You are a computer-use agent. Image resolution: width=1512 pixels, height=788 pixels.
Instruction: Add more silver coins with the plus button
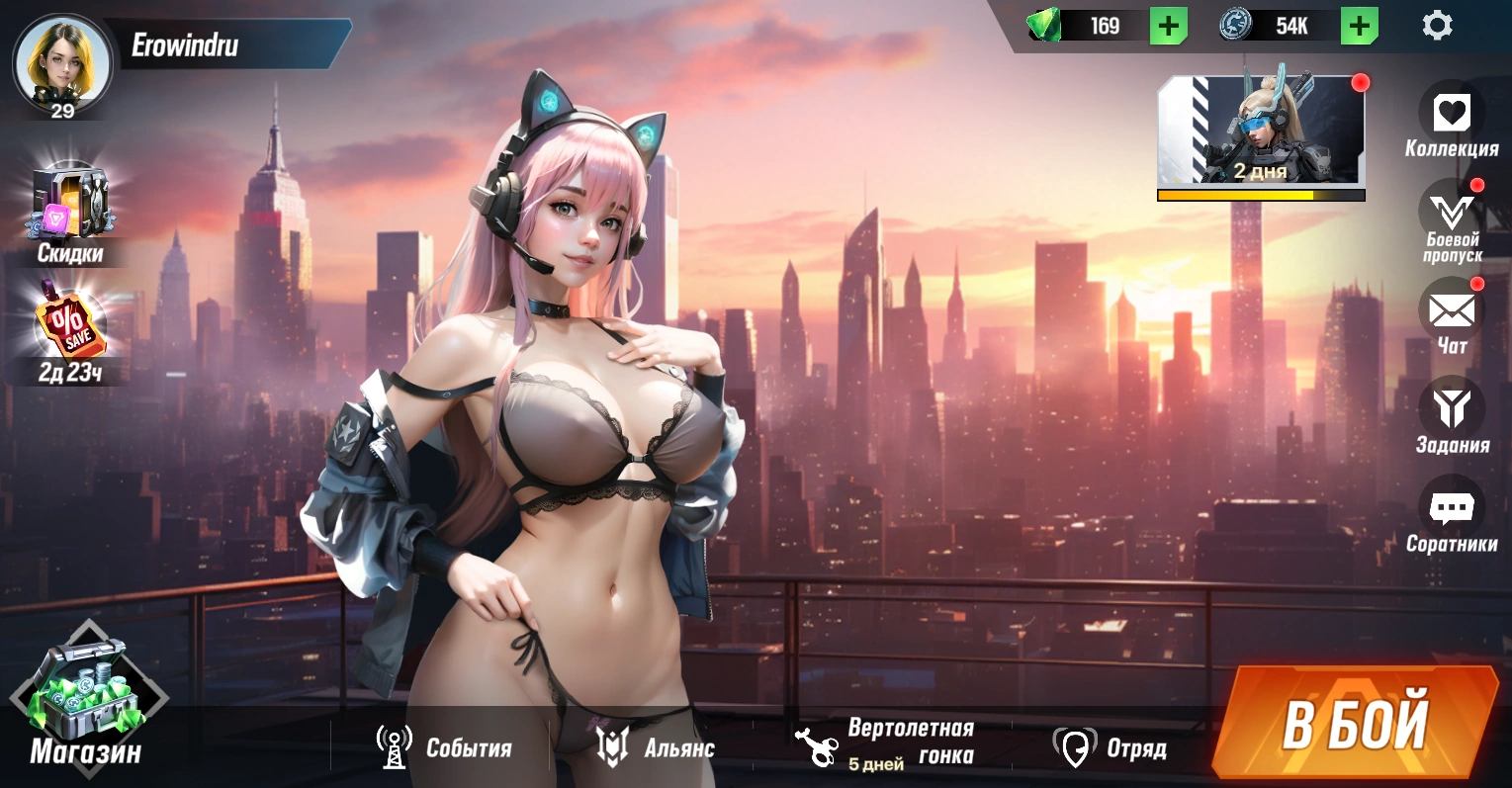pyautogui.click(x=1359, y=26)
